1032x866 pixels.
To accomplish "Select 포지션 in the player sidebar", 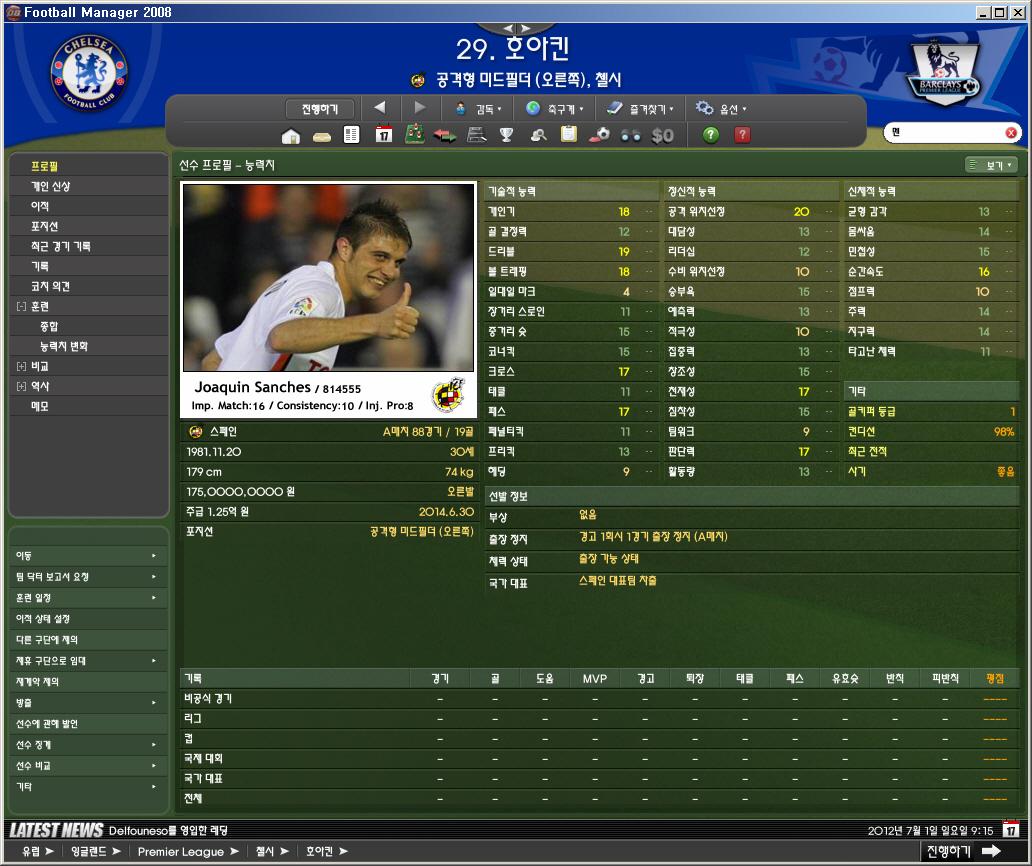I will [x=44, y=226].
